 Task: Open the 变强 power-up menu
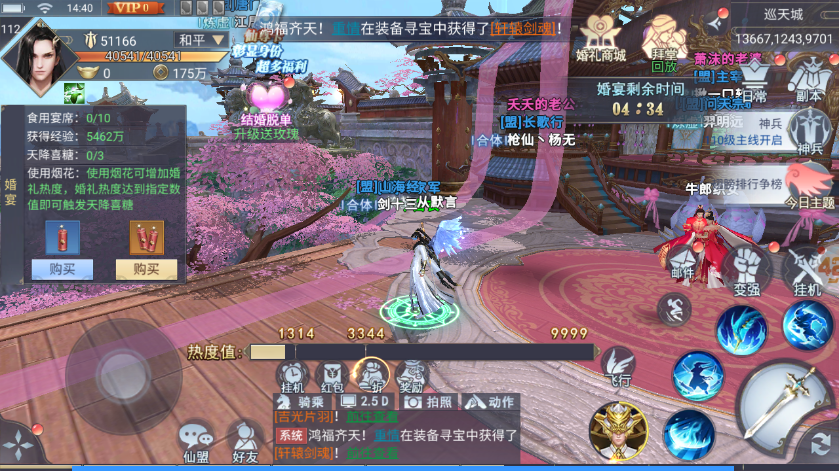[745, 267]
